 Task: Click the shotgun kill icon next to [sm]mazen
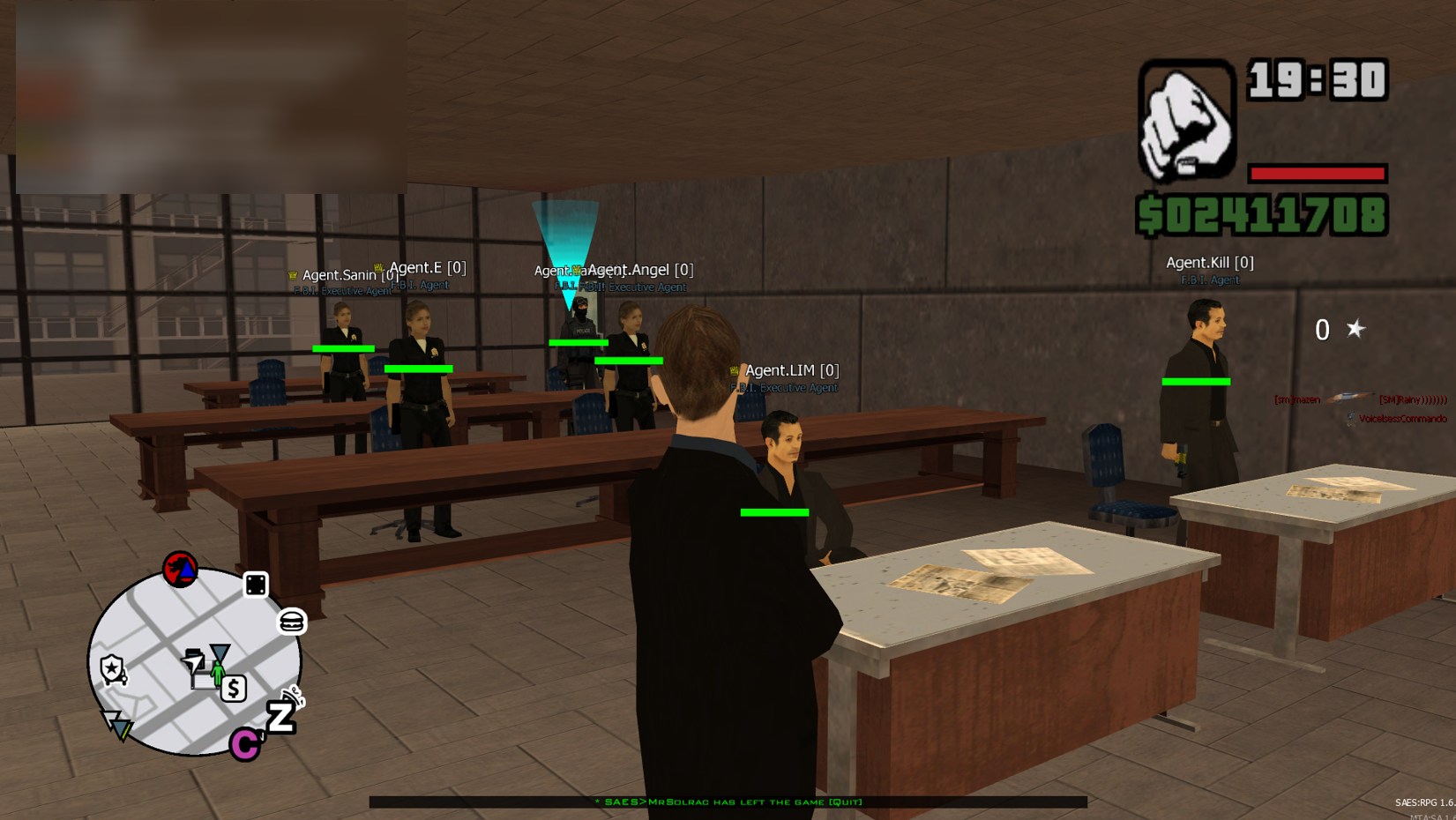(x=1351, y=398)
